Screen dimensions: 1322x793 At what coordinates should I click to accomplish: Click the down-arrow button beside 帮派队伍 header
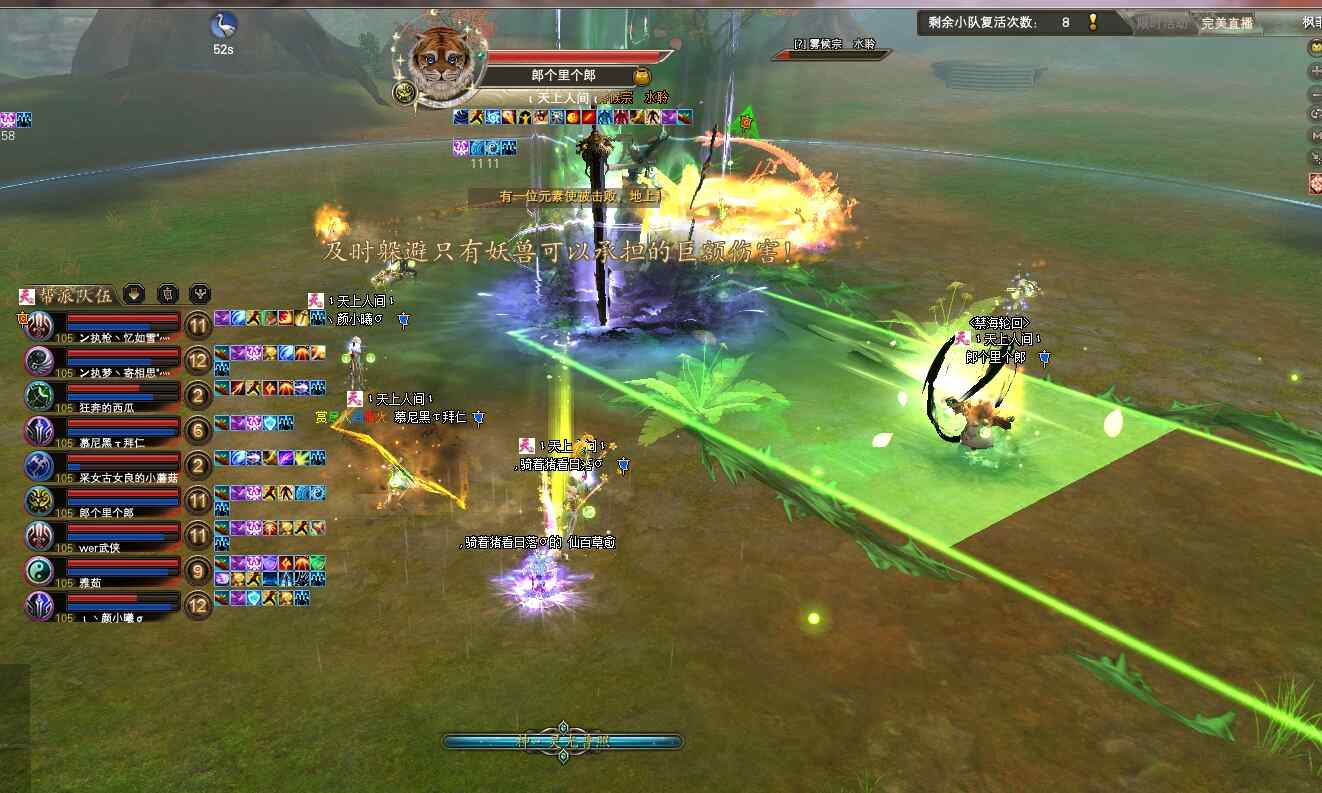pos(134,294)
